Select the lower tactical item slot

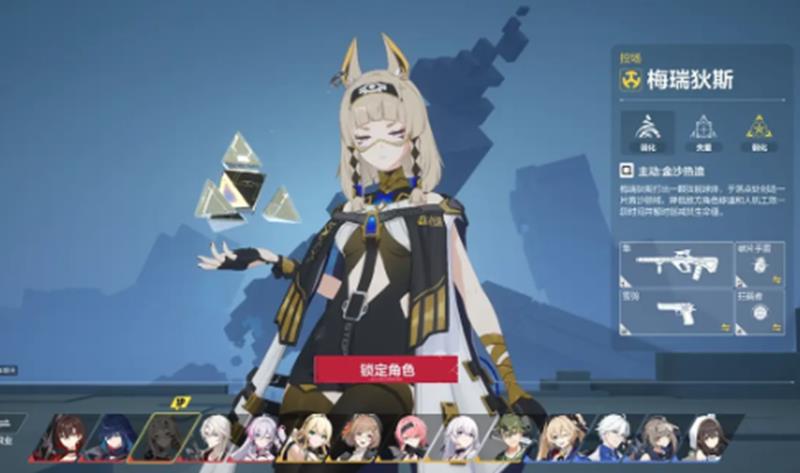[759, 312]
